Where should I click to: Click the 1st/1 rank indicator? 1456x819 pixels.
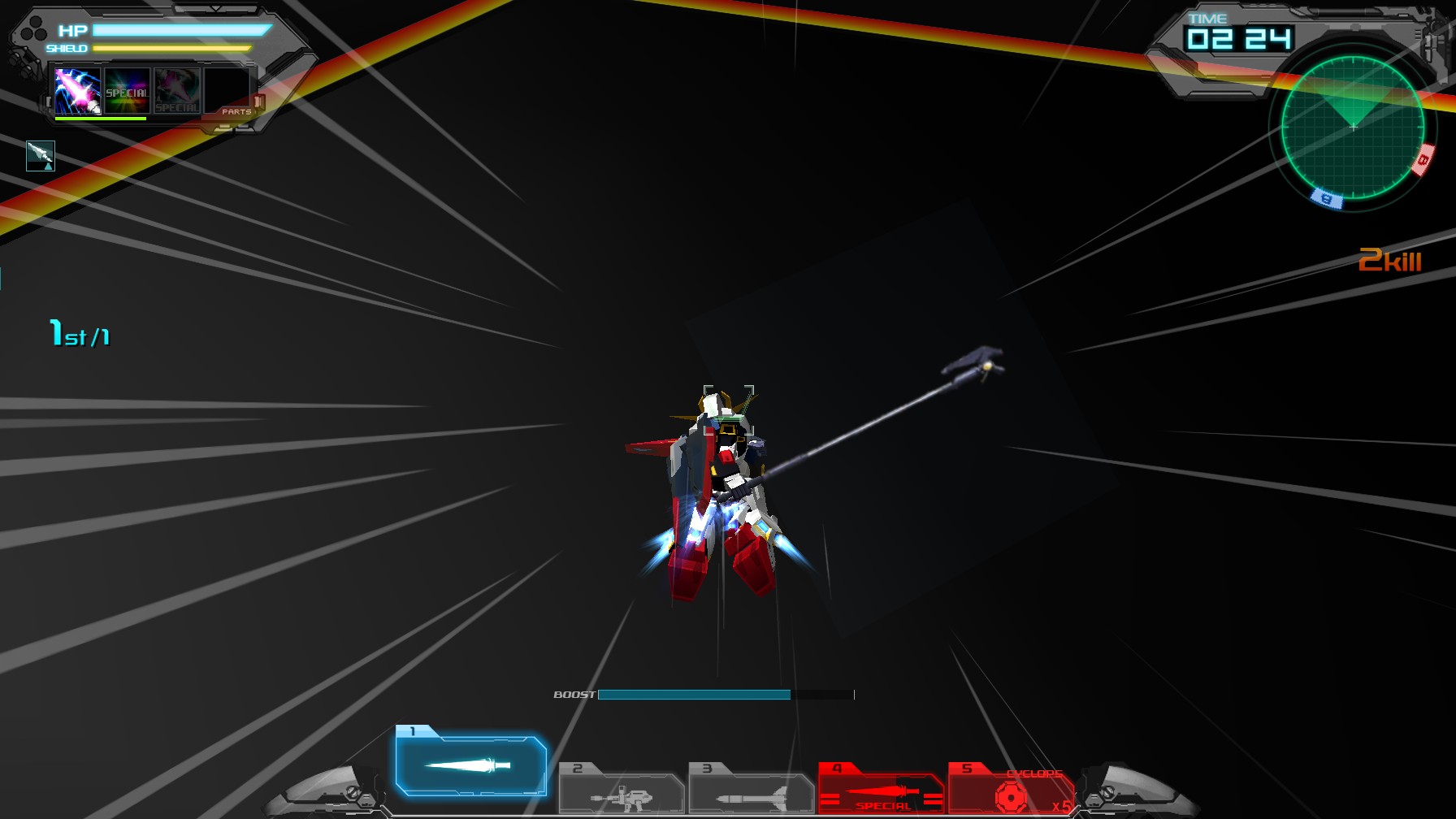click(80, 331)
